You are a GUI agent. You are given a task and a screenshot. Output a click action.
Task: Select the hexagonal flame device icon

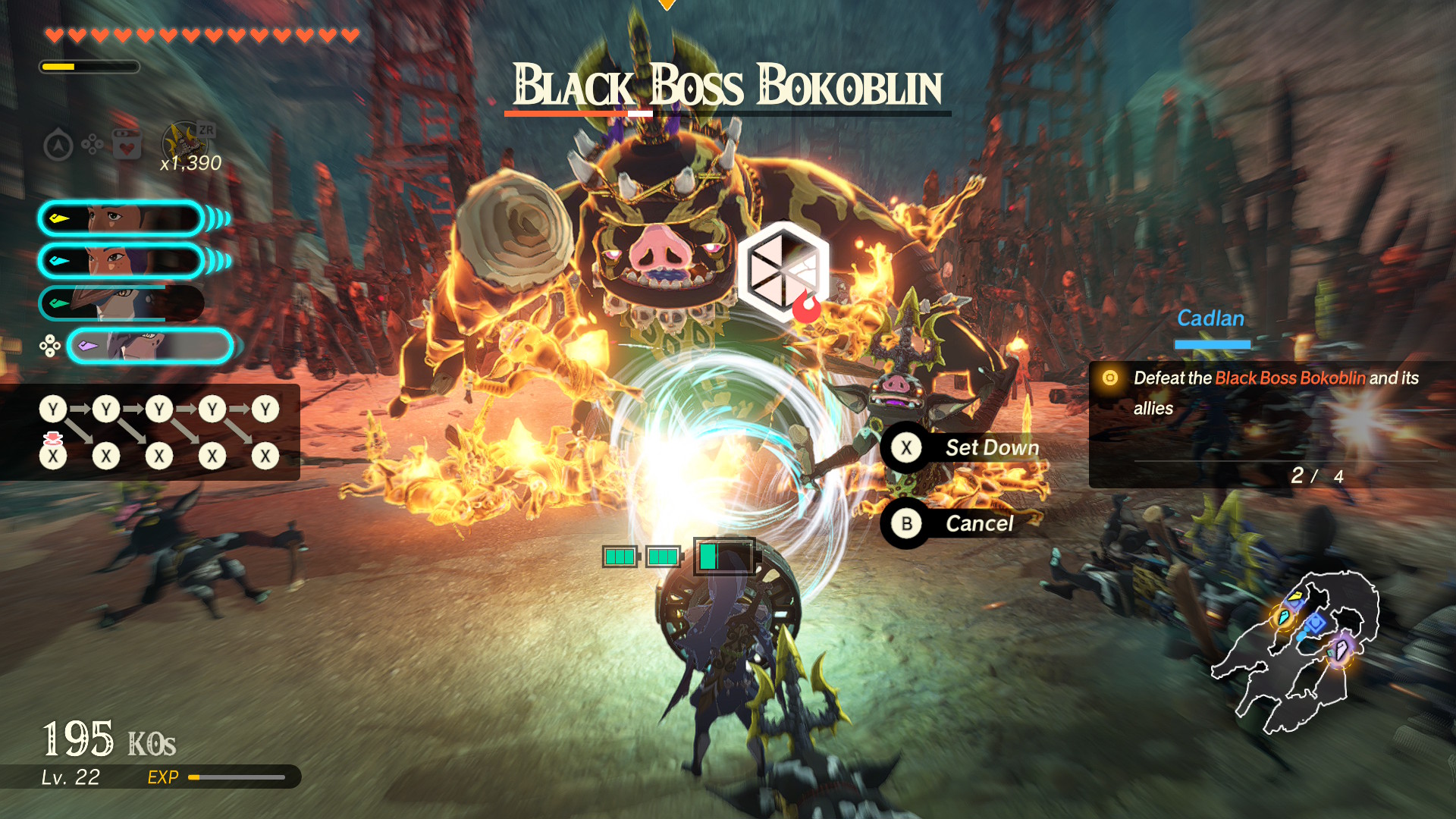(783, 271)
